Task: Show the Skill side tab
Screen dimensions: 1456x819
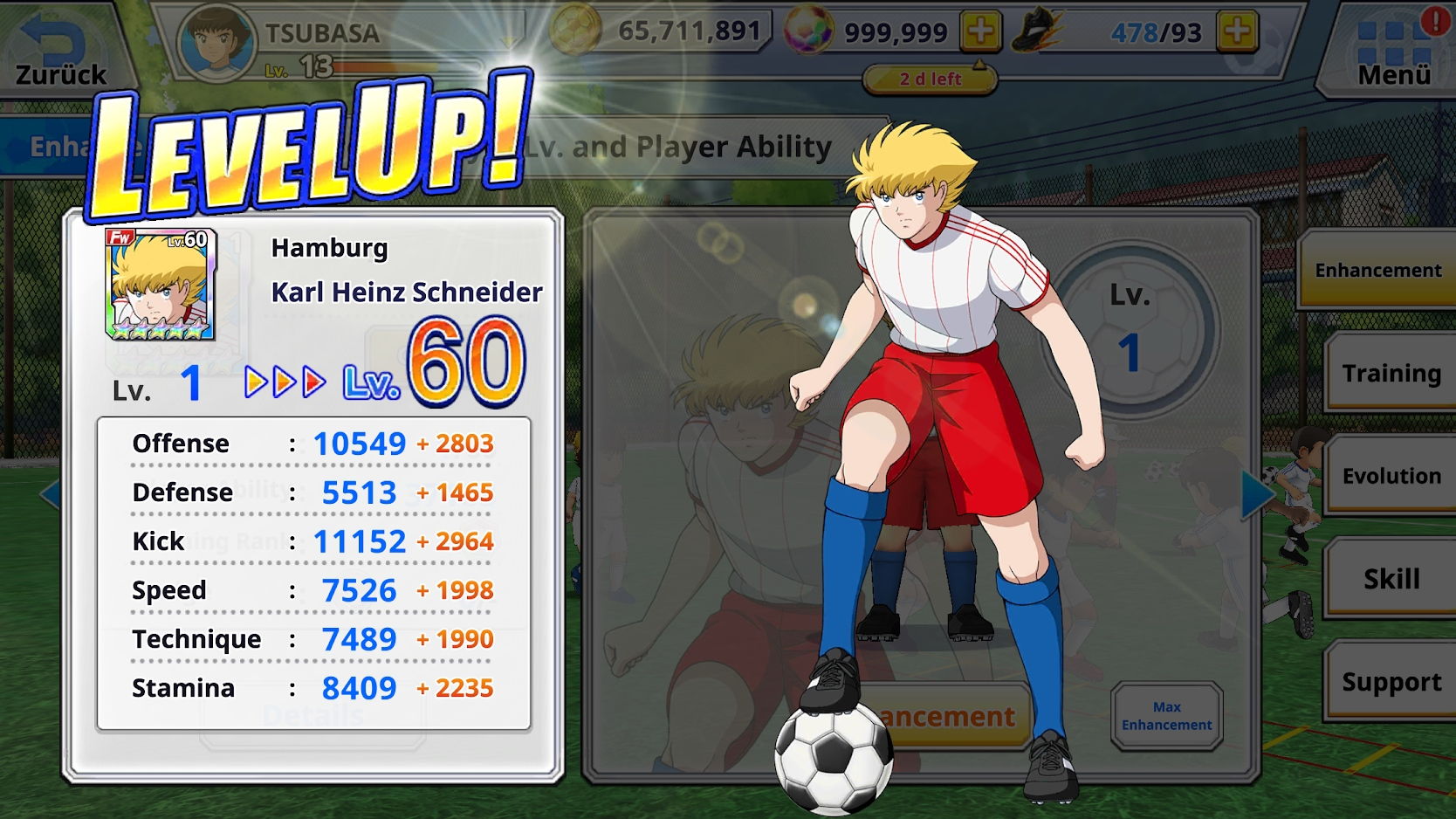Action: coord(1391,579)
